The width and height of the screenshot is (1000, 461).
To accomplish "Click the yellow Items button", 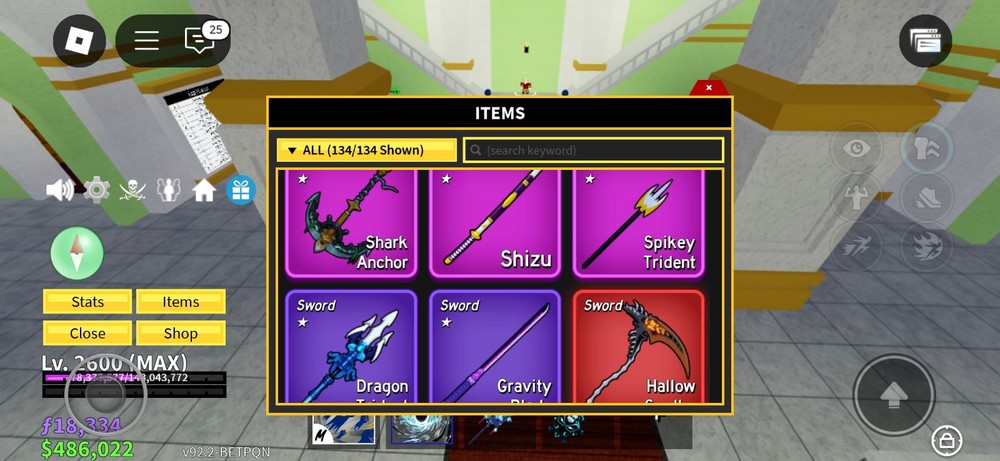I will coord(181,302).
